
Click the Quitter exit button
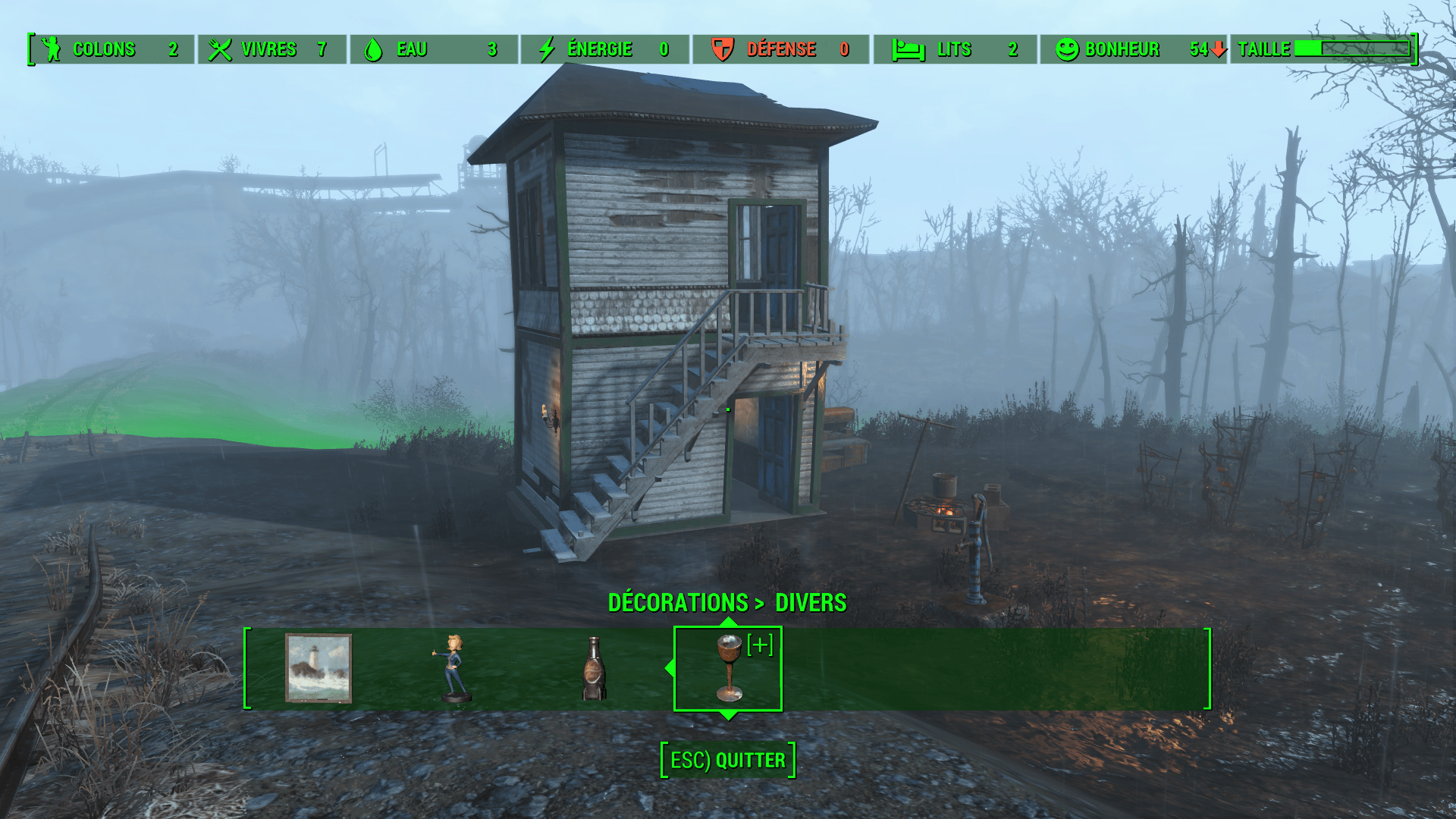click(728, 760)
